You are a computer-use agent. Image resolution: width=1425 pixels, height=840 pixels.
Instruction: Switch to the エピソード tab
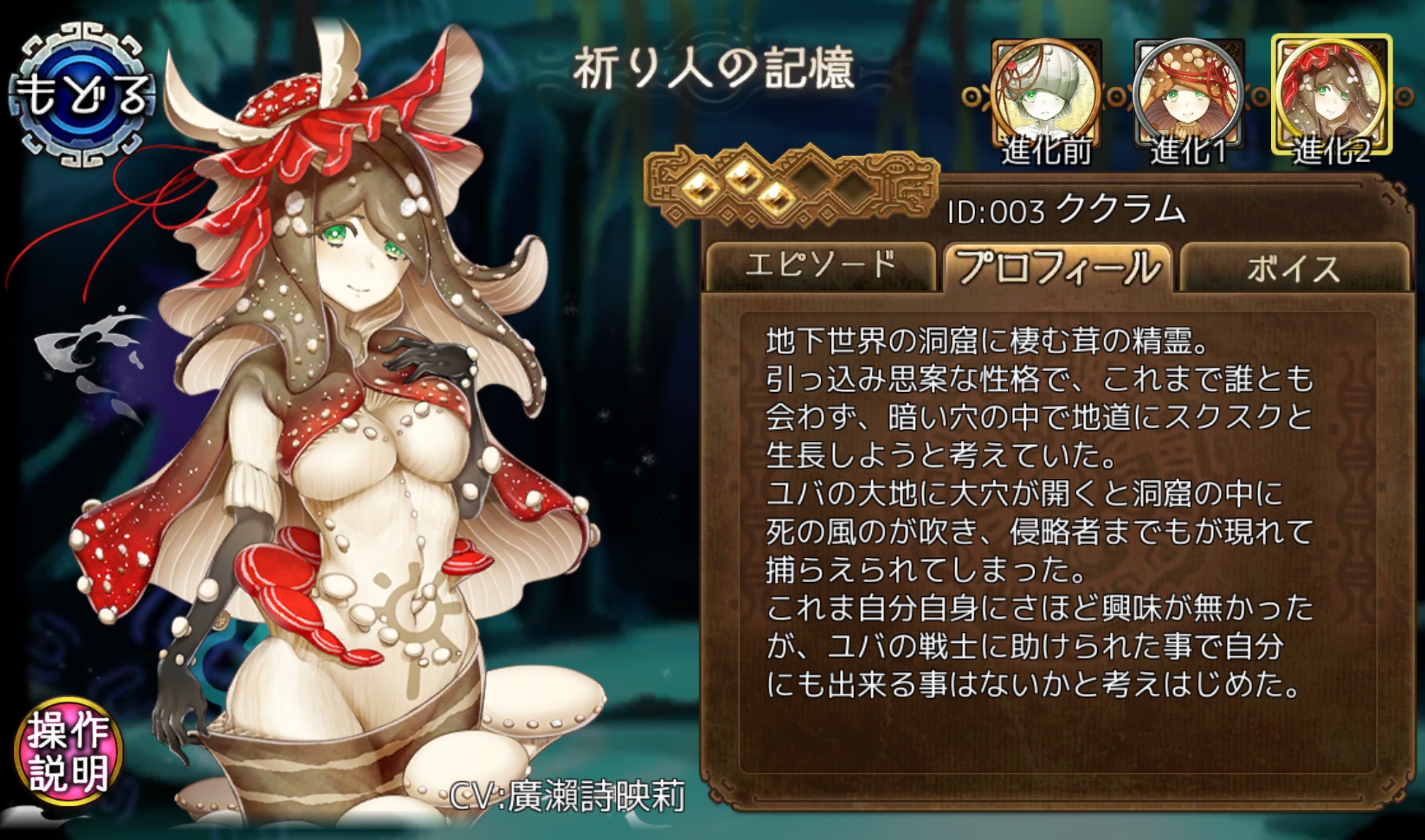820,266
